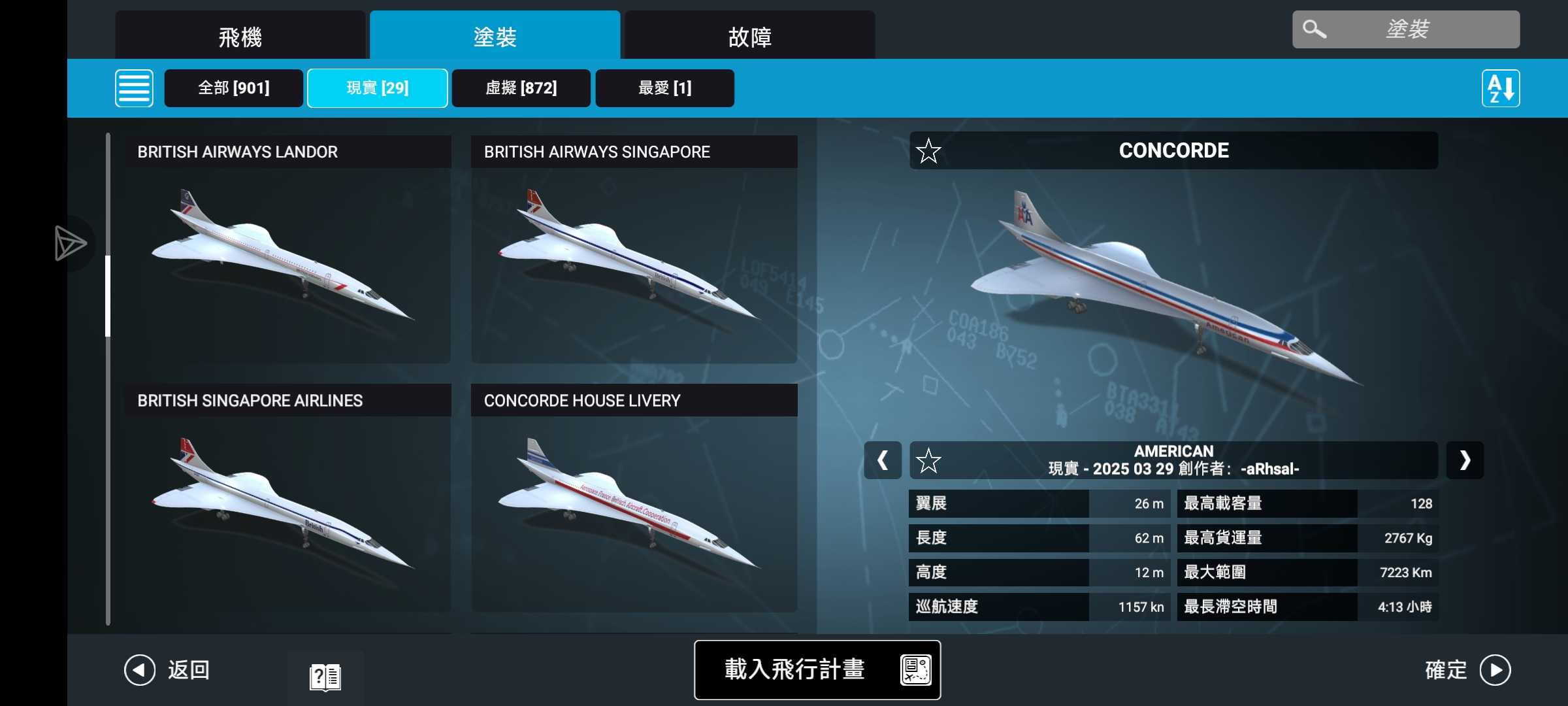This screenshot has width=1568, height=706.
Task: Open the 故障 failures tab
Action: 749,37
